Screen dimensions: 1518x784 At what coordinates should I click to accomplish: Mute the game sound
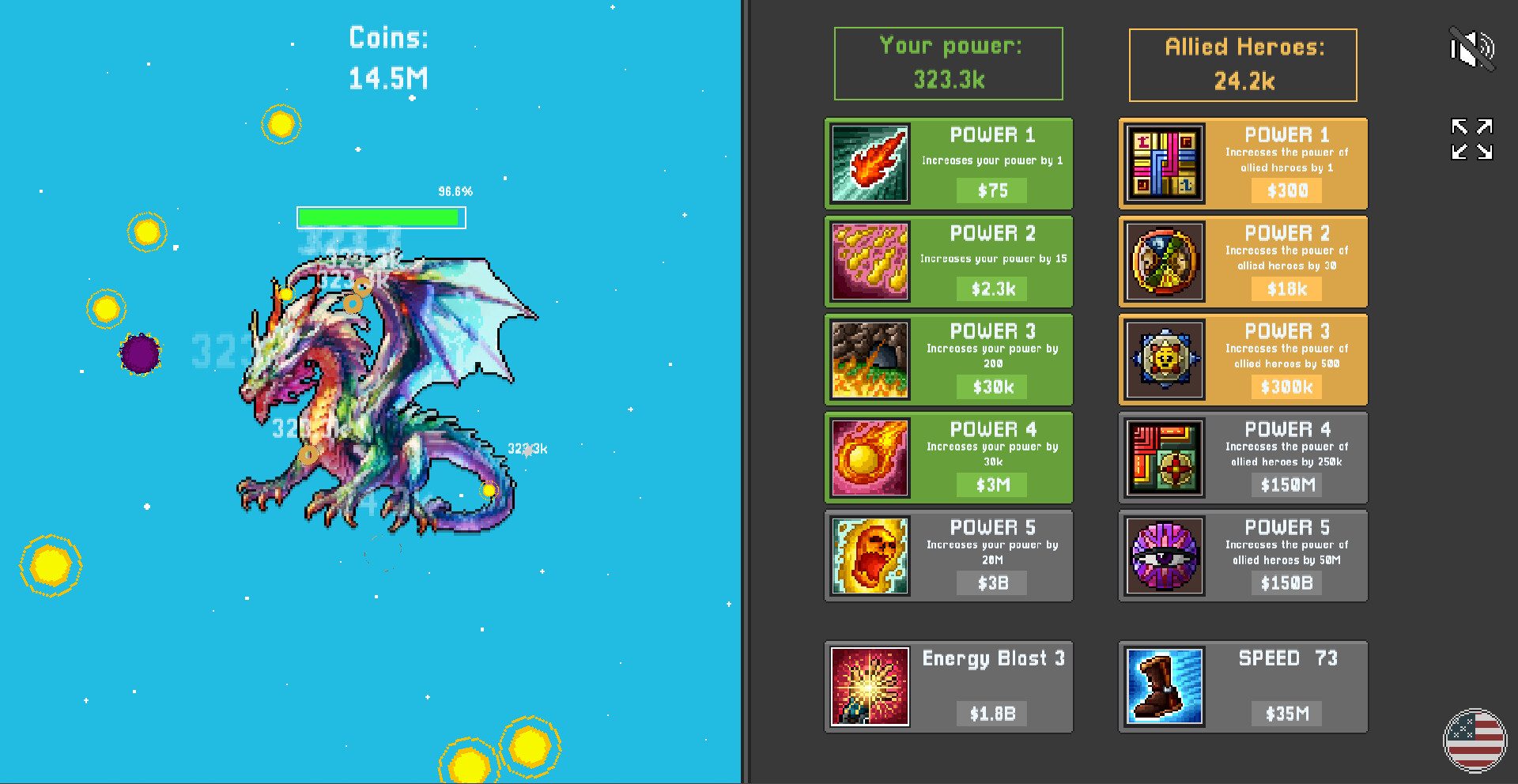click(1472, 48)
